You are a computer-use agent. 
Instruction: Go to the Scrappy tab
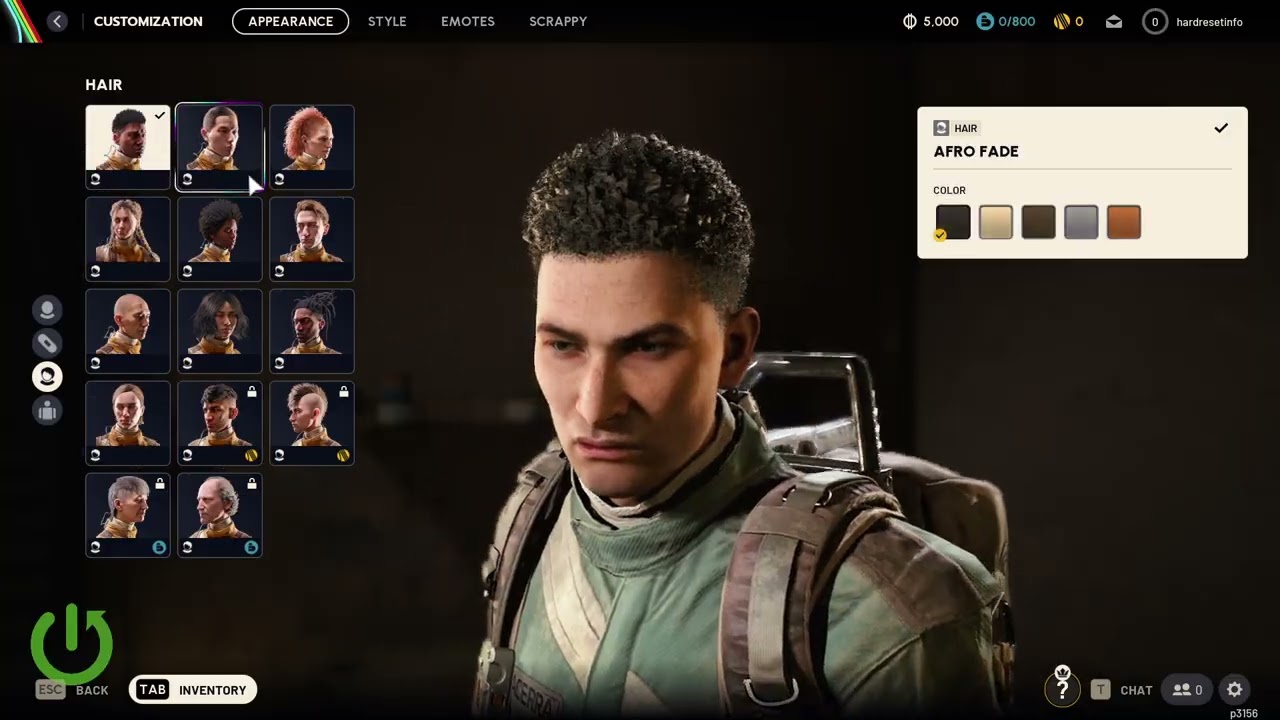click(x=558, y=21)
